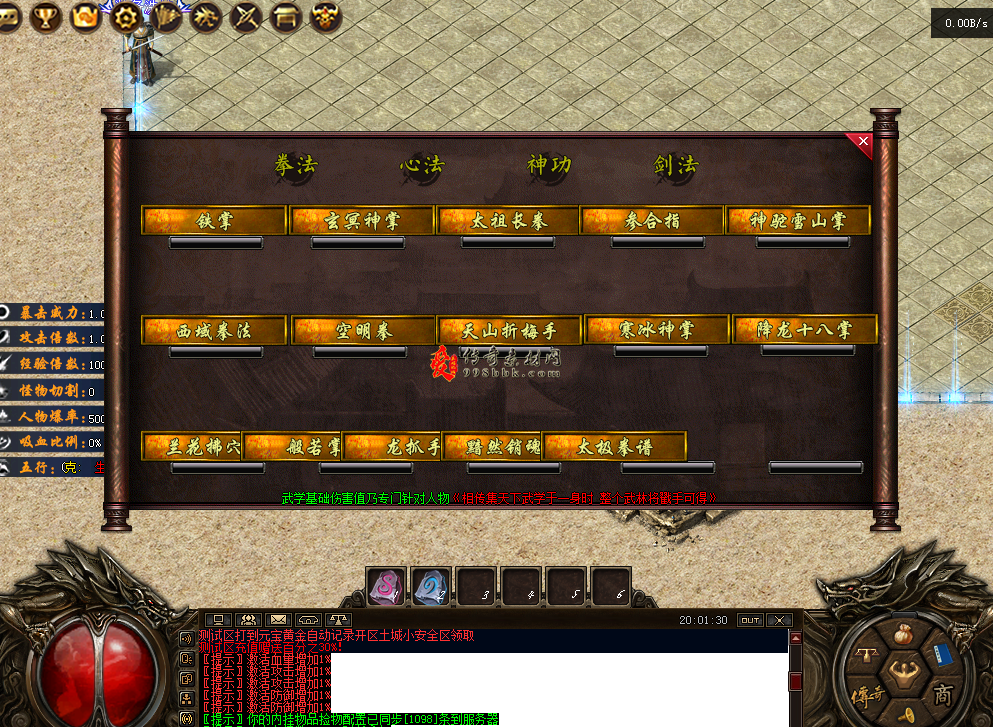
Task: Open the 商 shop button
Action: click(941, 693)
